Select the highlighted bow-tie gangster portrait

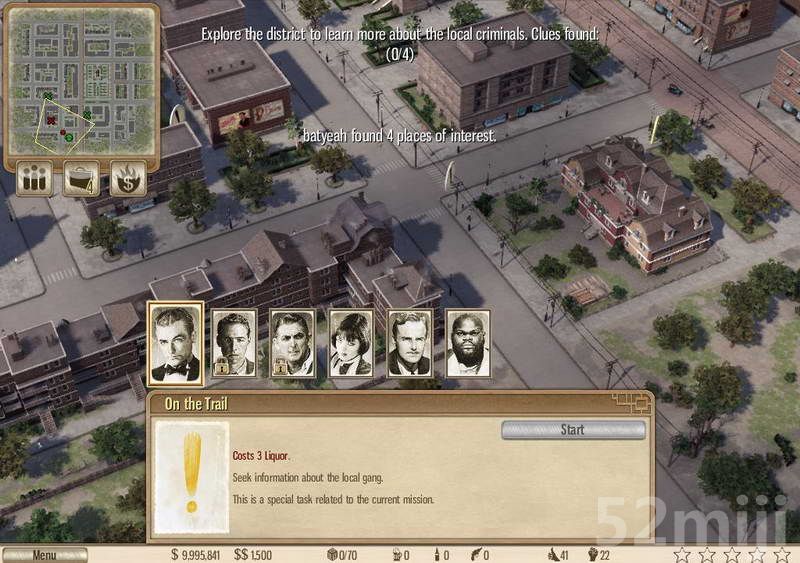click(176, 343)
